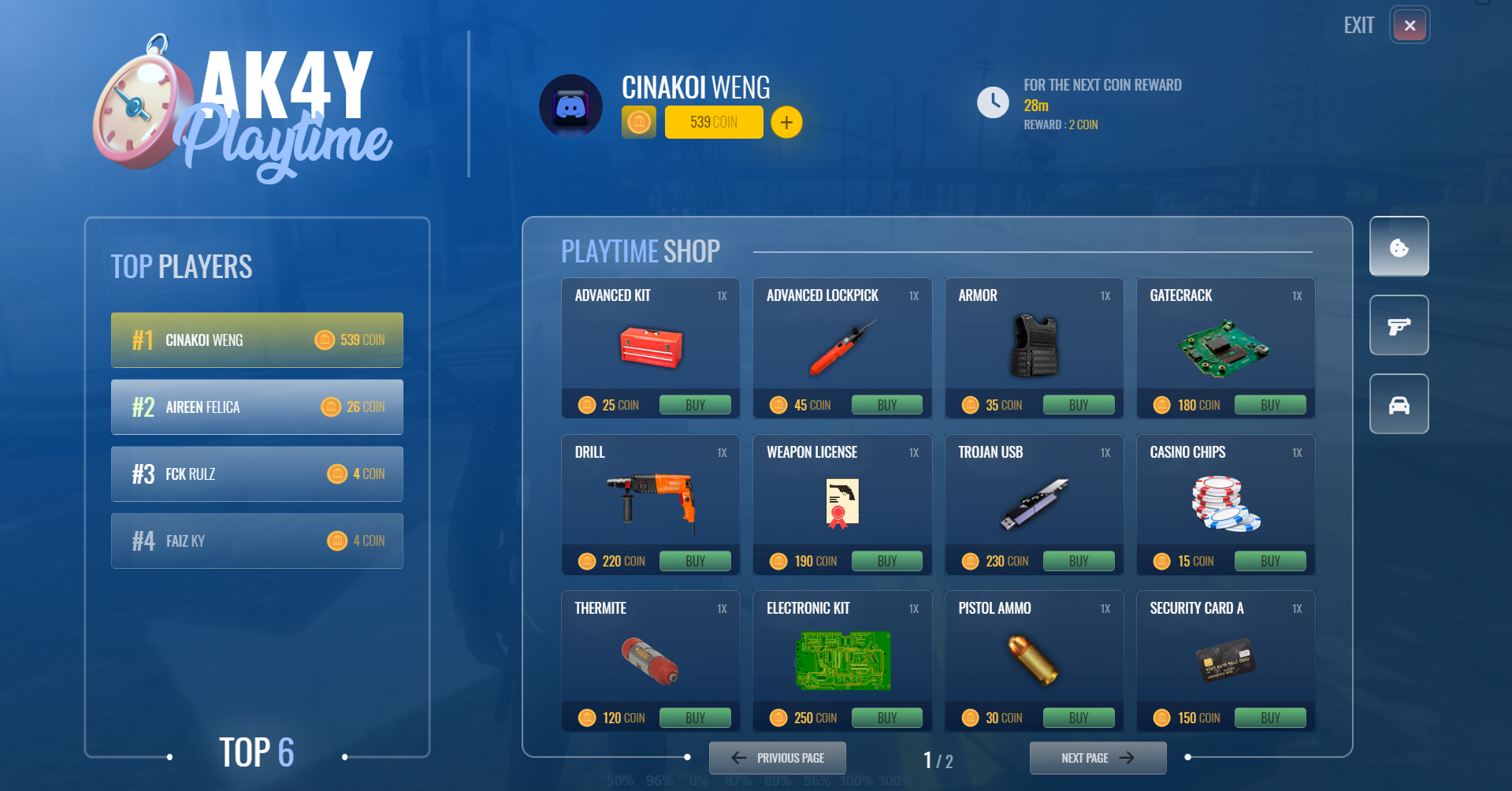
Task: Go to the next shop page
Action: (x=1098, y=758)
